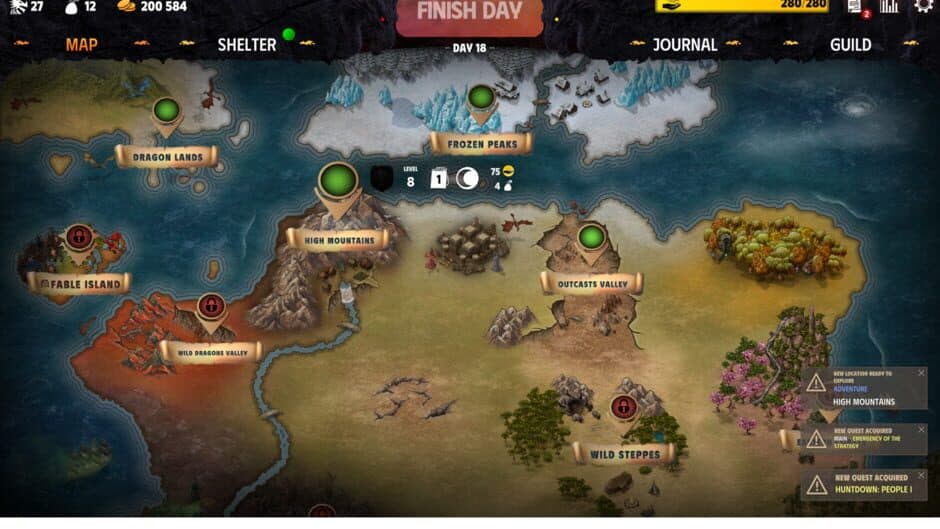Open the Huntdown: People I quest notification
The width and height of the screenshot is (940, 529).
pos(865,487)
